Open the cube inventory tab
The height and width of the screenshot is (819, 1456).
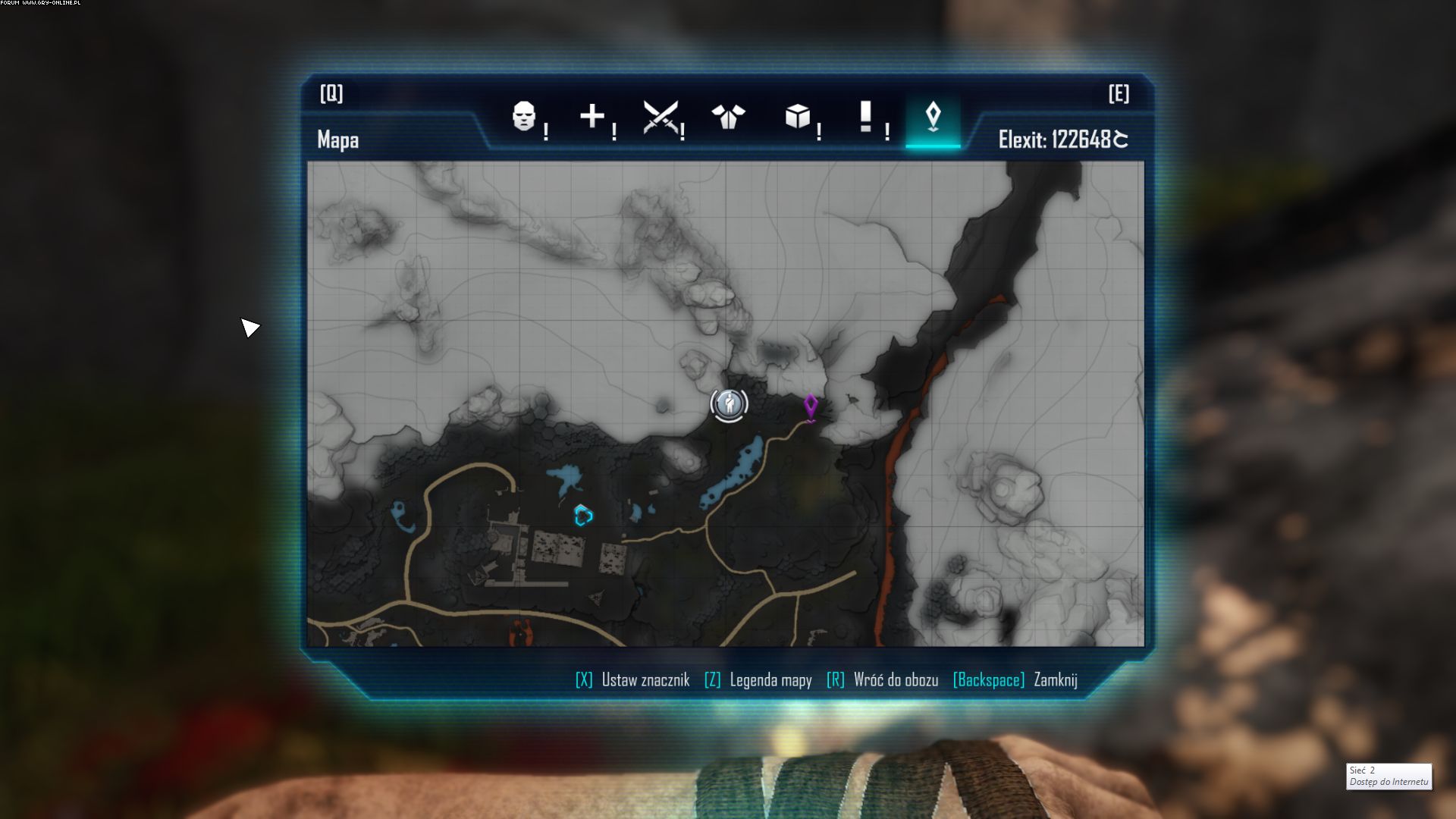click(797, 117)
